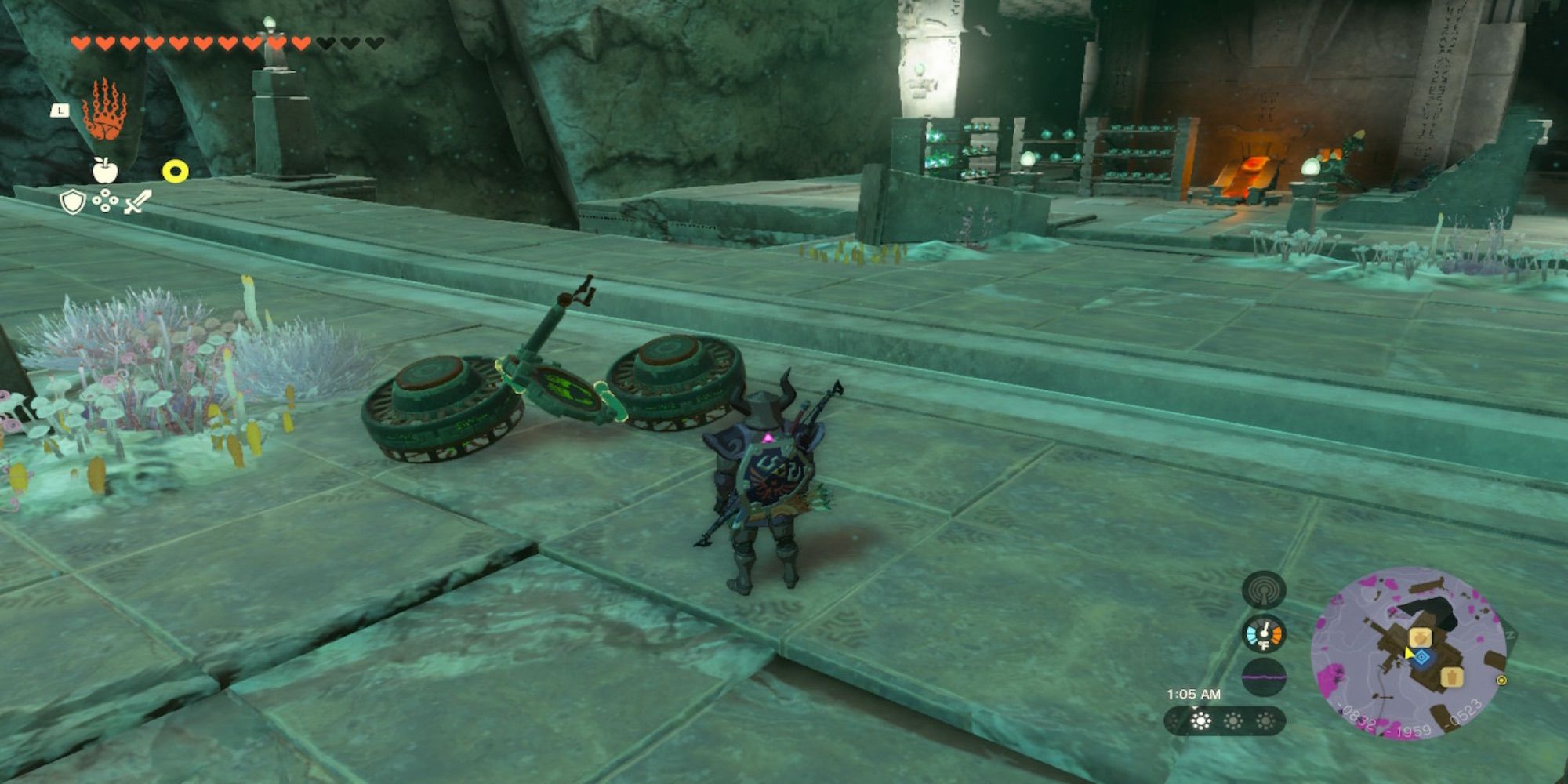Image resolution: width=1568 pixels, height=784 pixels.
Task: Select the Fahrenheit temperature gauge icon
Action: (x=1264, y=635)
